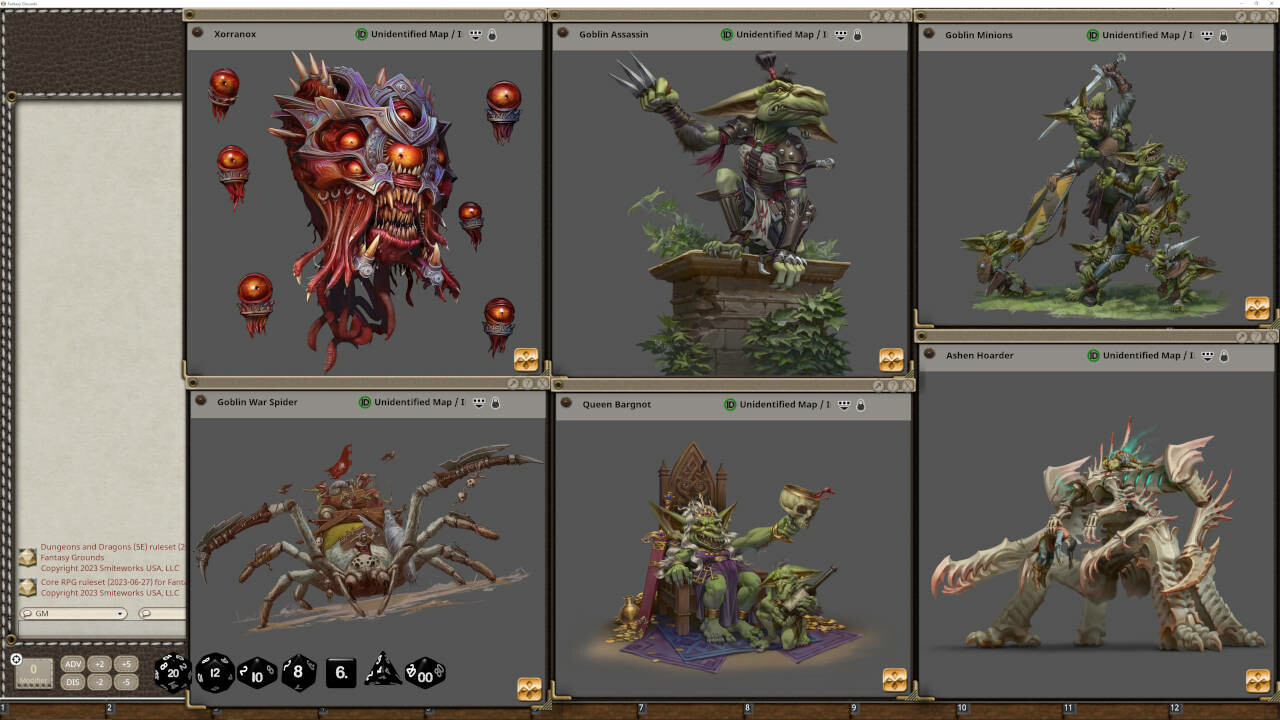Open the radial menu star beside the Modifier box
This screenshot has height=720, width=1280.
[x=14, y=658]
